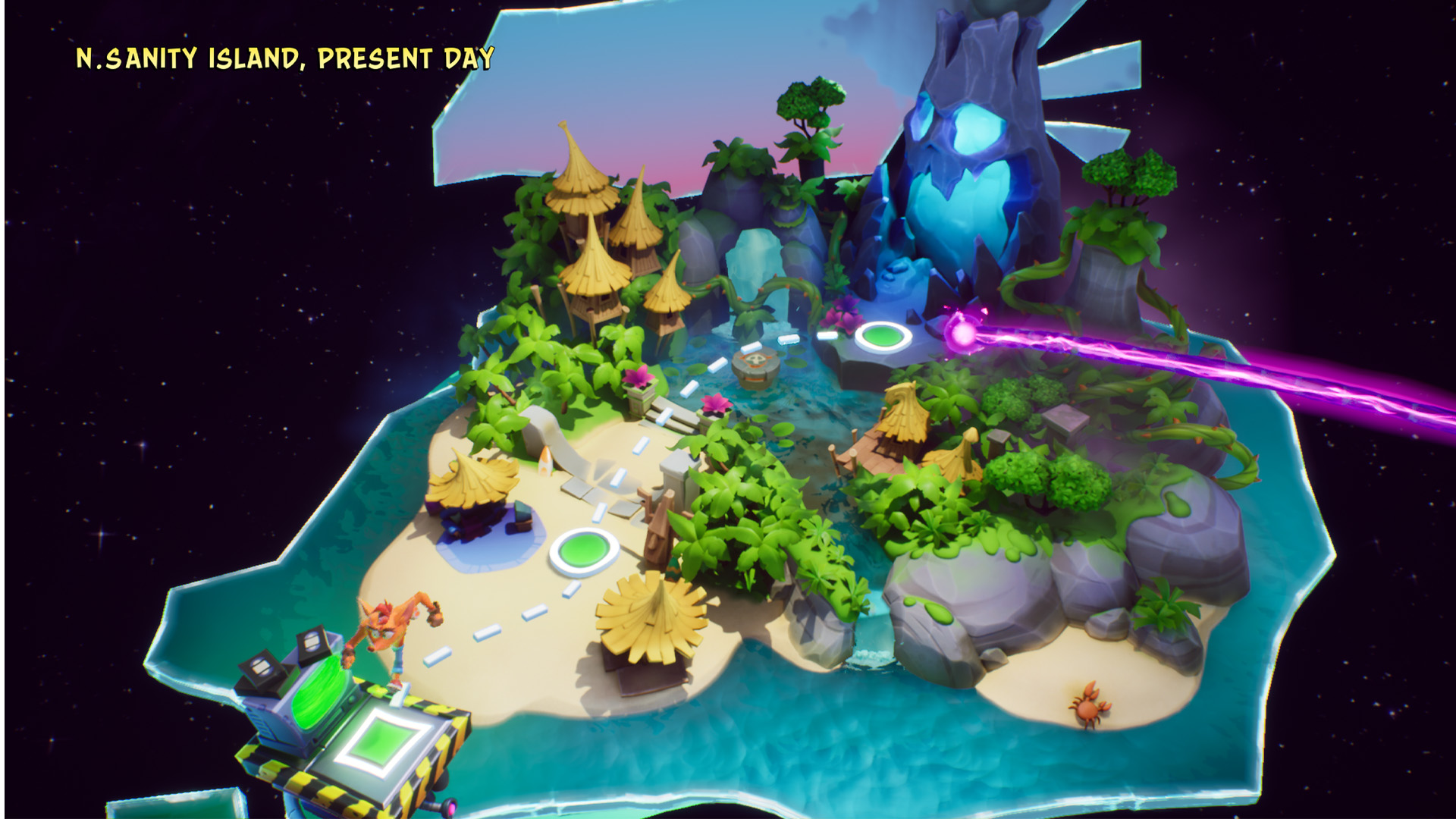Image resolution: width=1456 pixels, height=819 pixels.
Task: Select the round green level node on the beach
Action: 583,551
